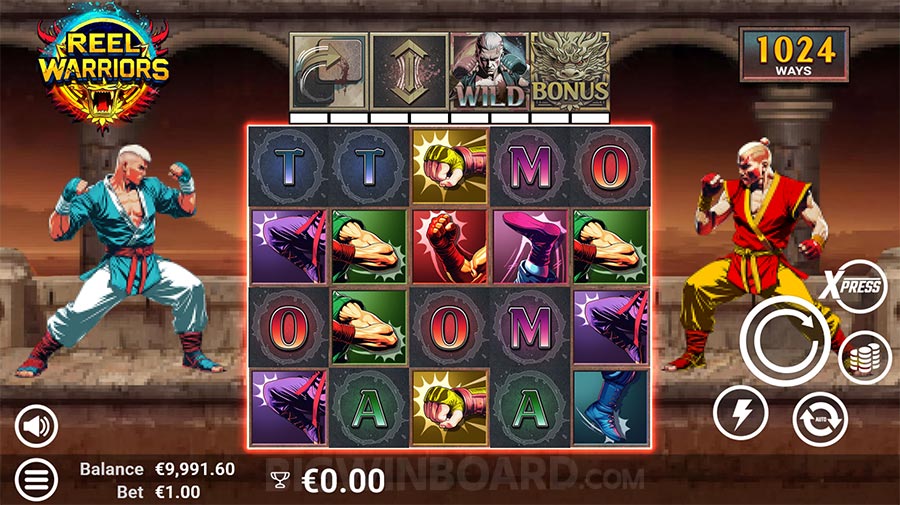900x505 pixels.
Task: Open the hamburger game menu
Action: coord(37,480)
